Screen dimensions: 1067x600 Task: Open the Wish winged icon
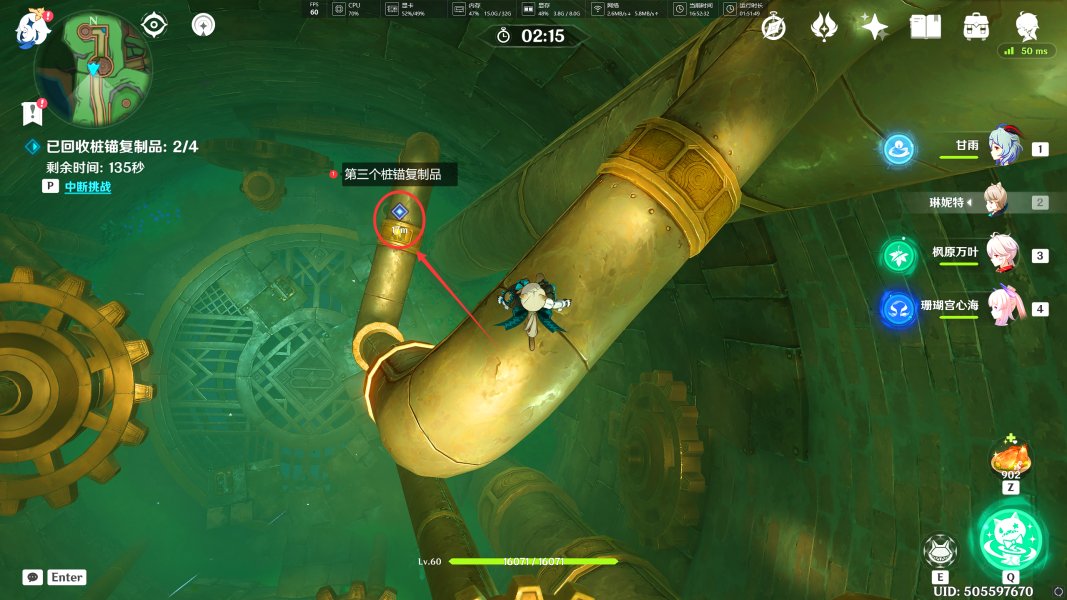pos(824,27)
